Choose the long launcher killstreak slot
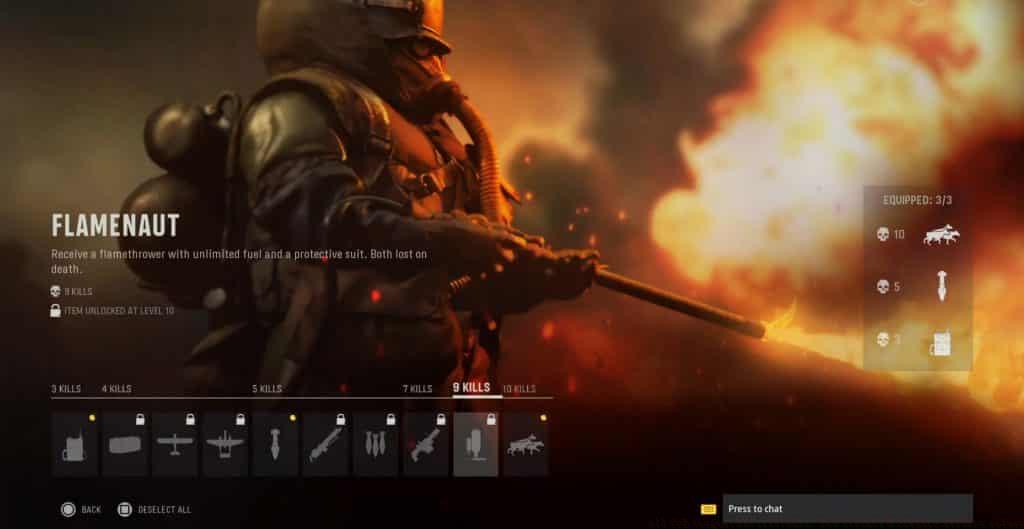The width and height of the screenshot is (1024, 529). (x=325, y=444)
